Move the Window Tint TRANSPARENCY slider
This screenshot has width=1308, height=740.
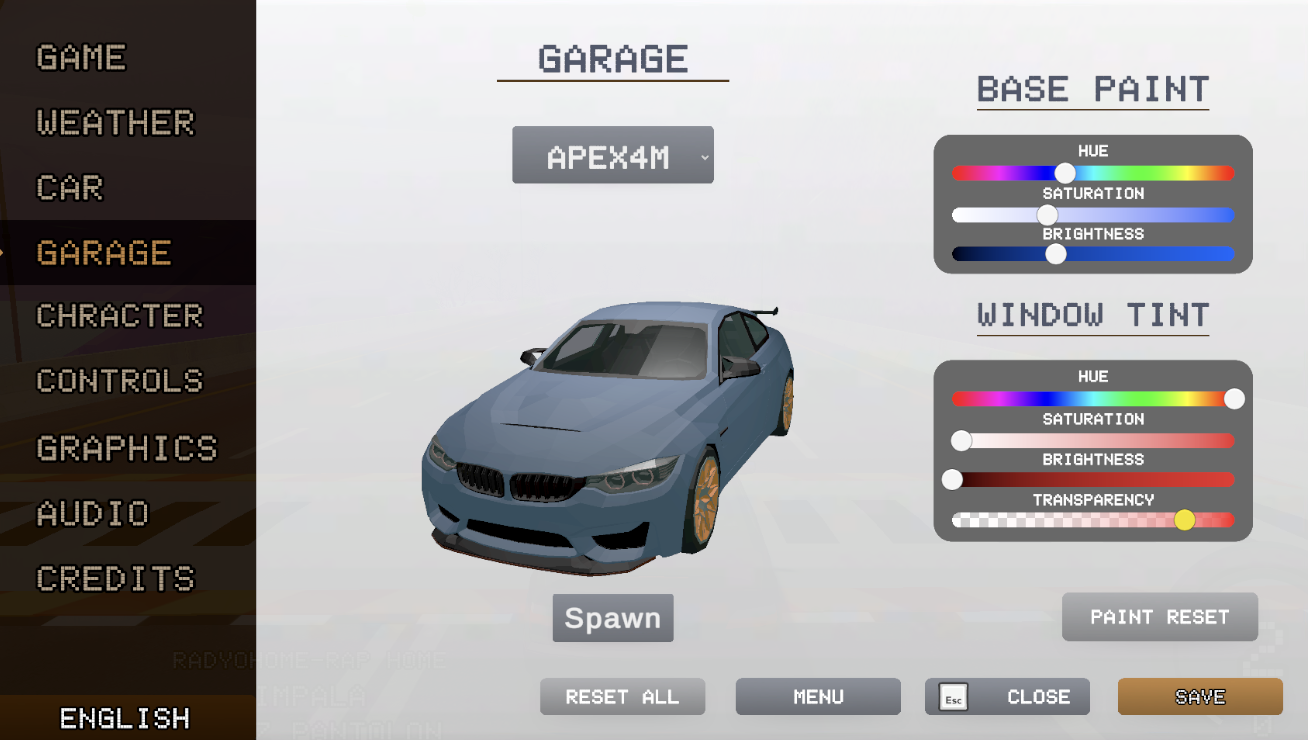pyautogui.click(x=1184, y=519)
